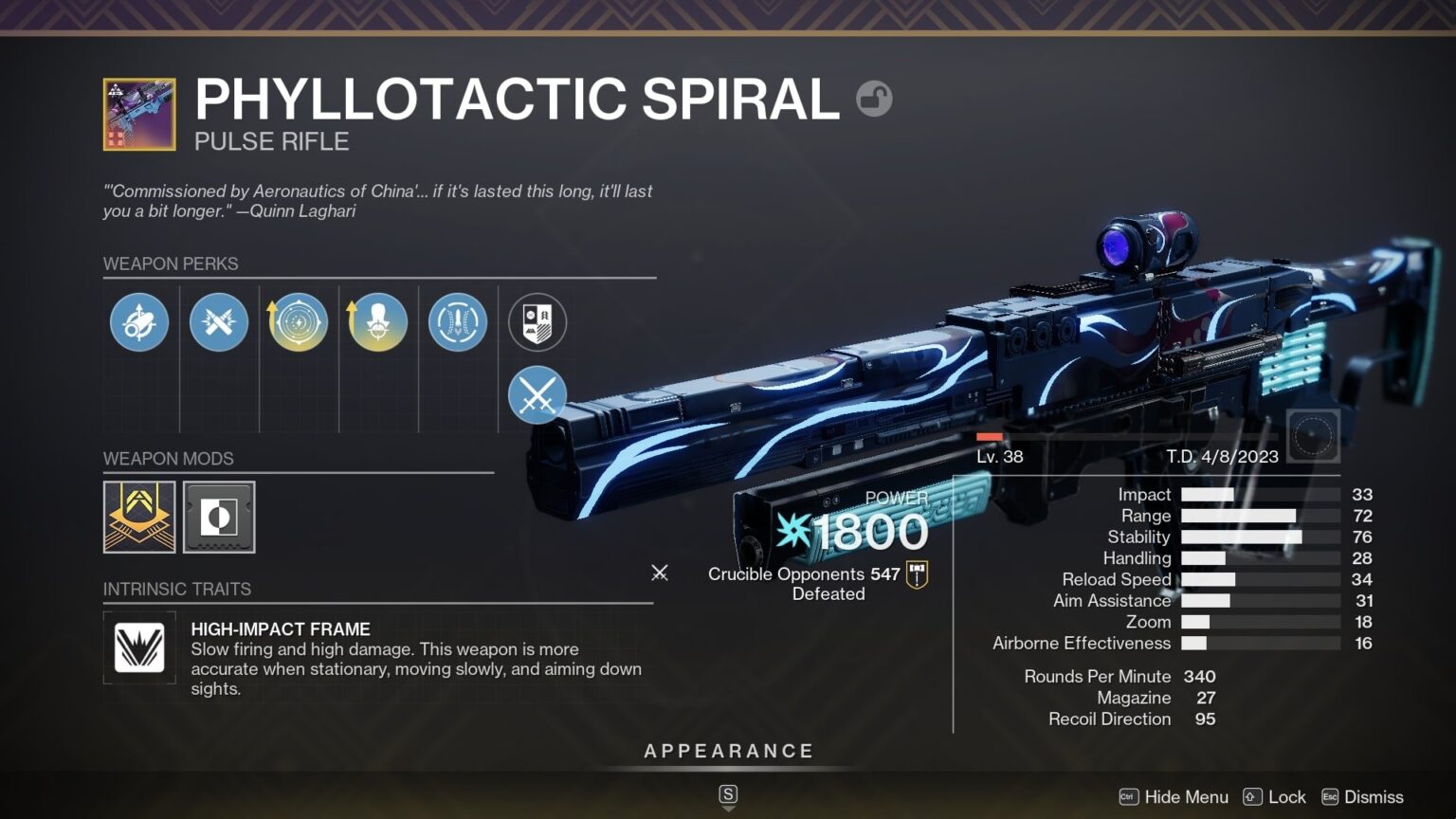
Task: Select the barrel perk icon
Action: click(139, 322)
